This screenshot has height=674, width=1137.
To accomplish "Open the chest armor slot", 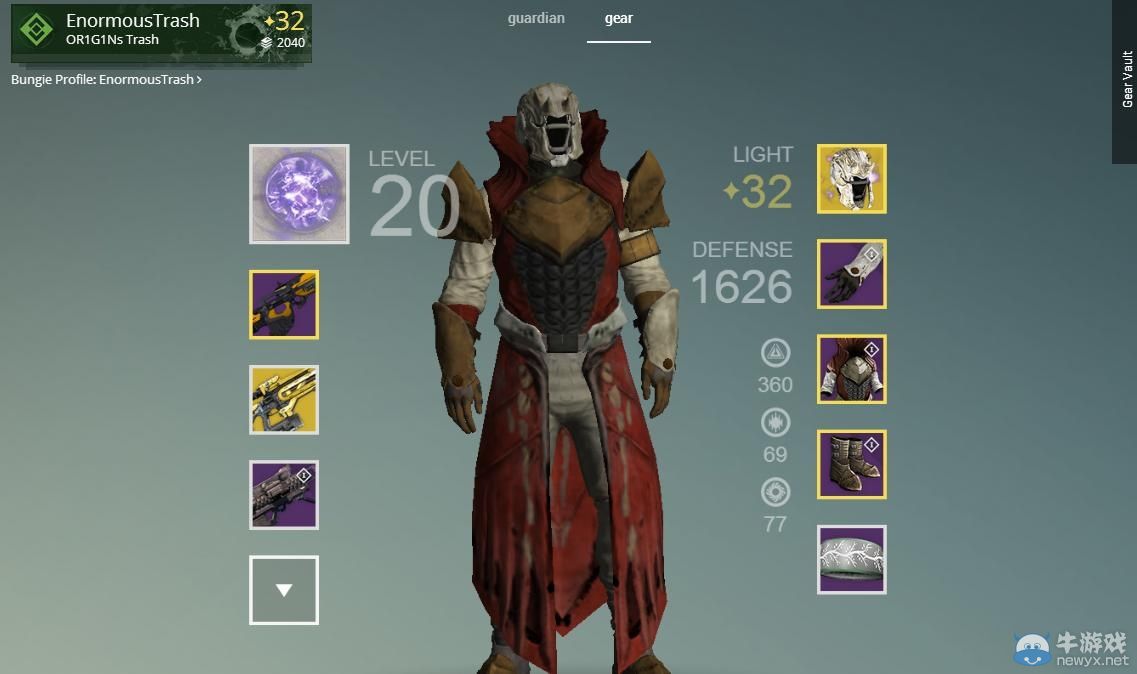I will [x=852, y=369].
